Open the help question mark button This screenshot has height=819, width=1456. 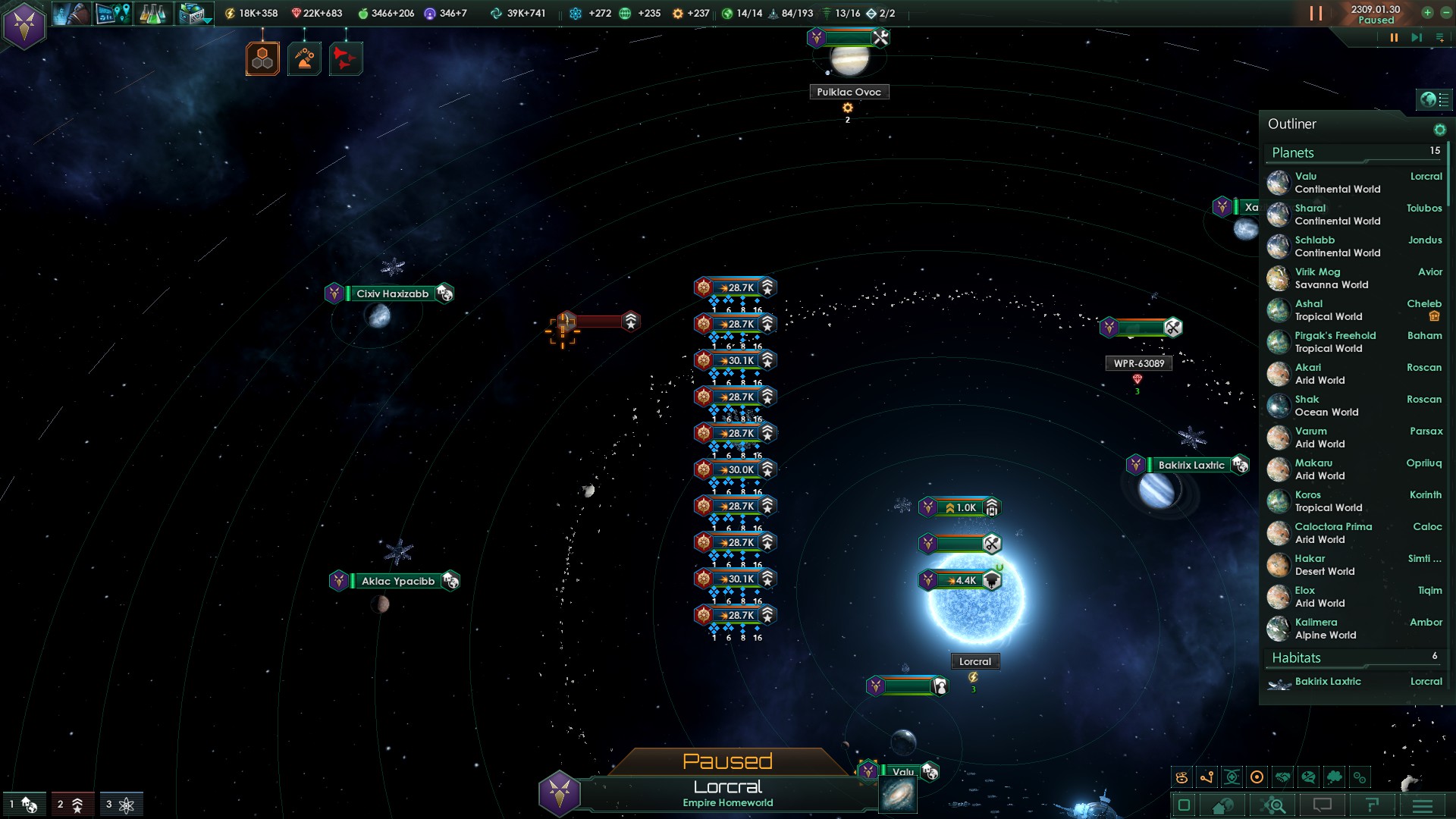click(x=1372, y=805)
